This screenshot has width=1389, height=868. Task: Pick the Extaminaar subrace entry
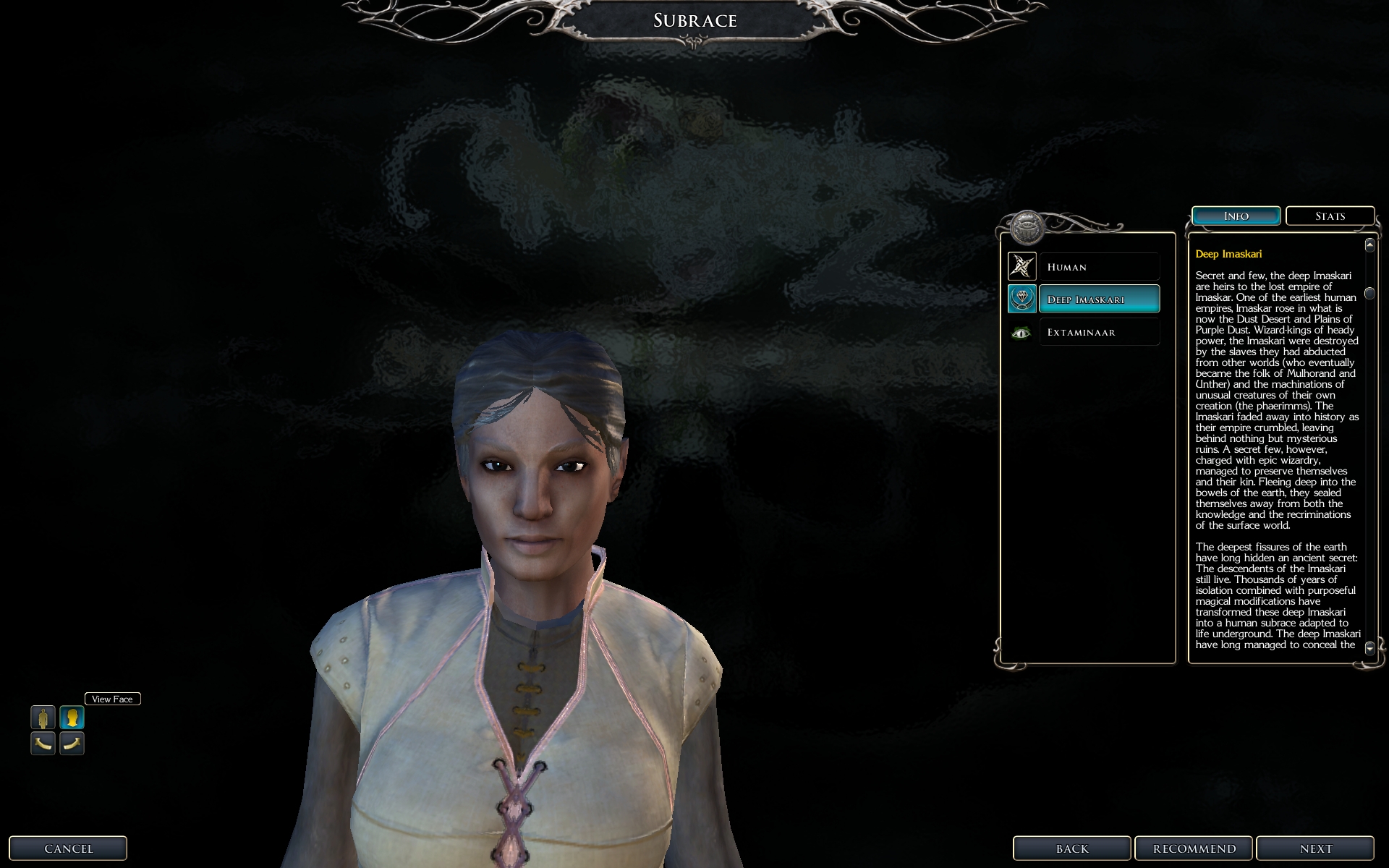pos(1098,332)
